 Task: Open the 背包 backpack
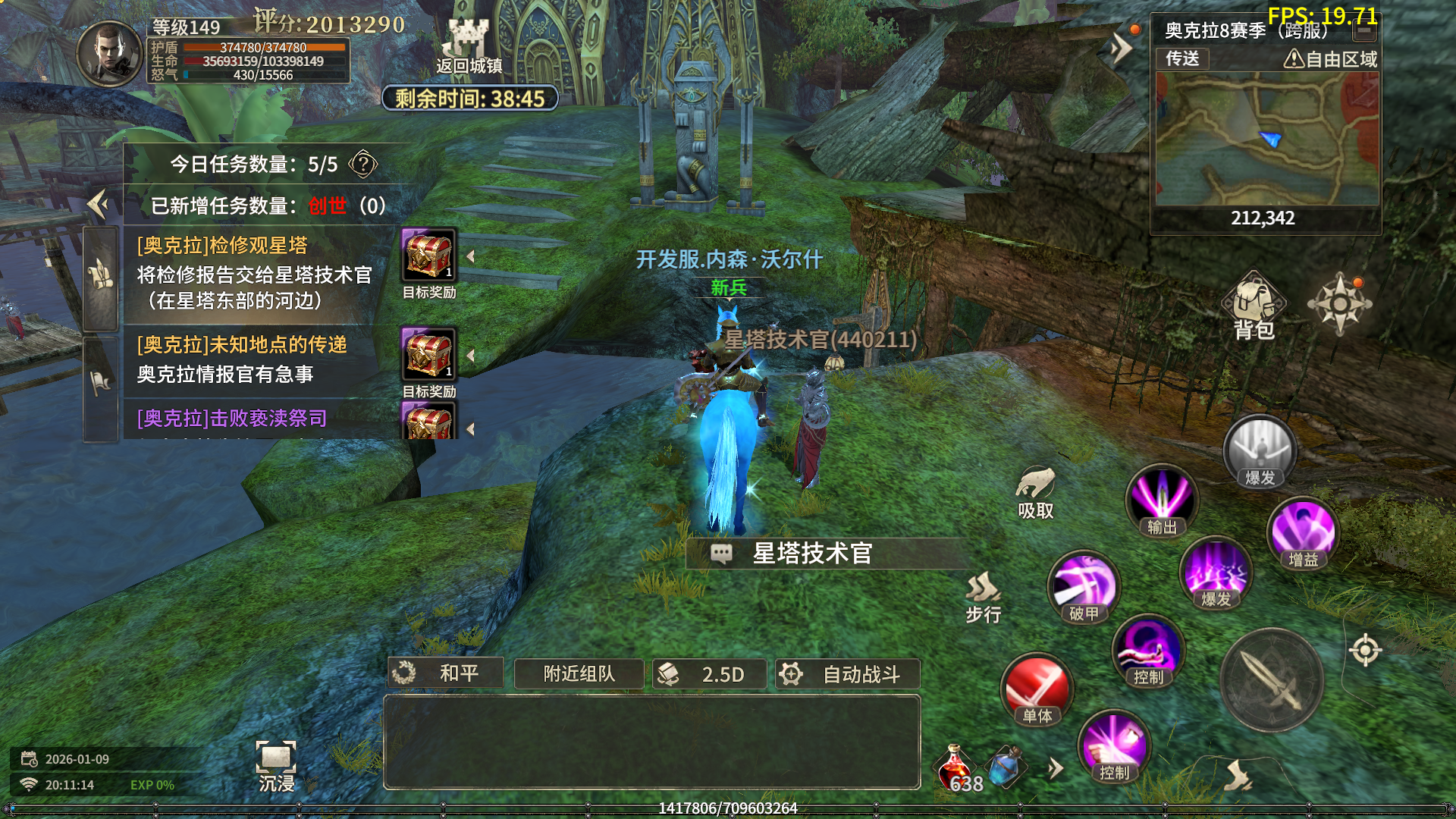(1254, 306)
